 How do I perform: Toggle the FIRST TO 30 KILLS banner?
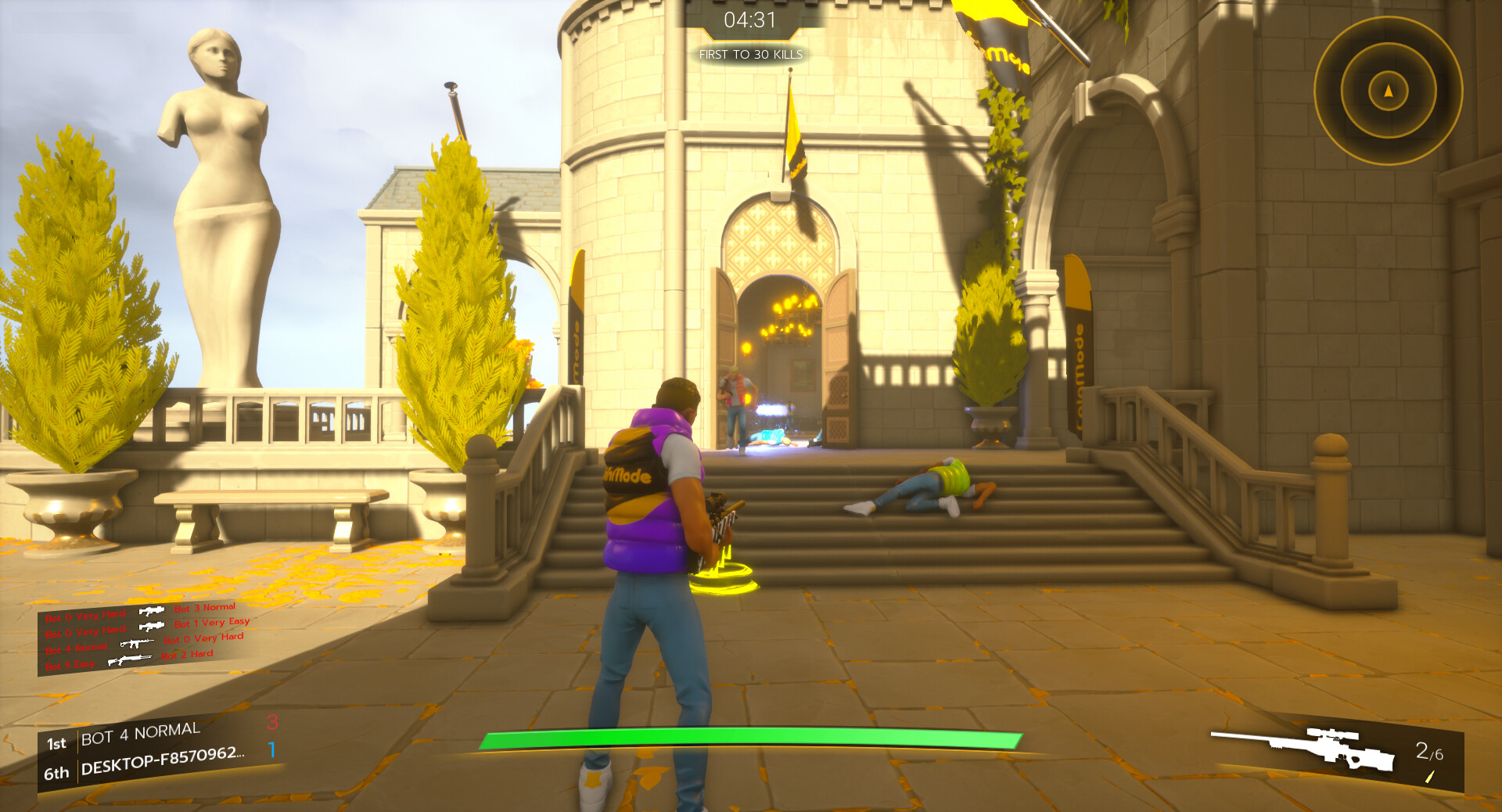[750, 56]
